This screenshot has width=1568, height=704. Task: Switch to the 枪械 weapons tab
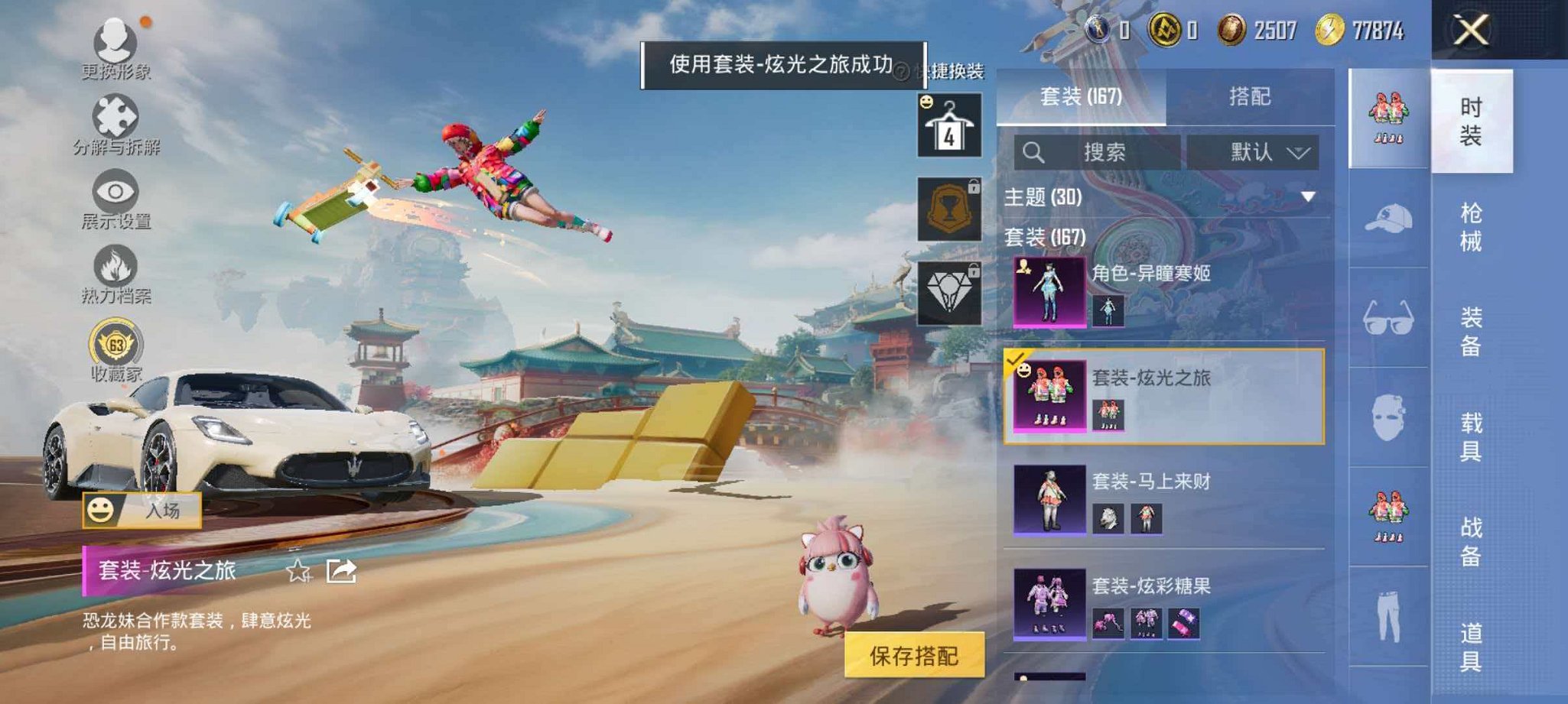[x=1469, y=225]
